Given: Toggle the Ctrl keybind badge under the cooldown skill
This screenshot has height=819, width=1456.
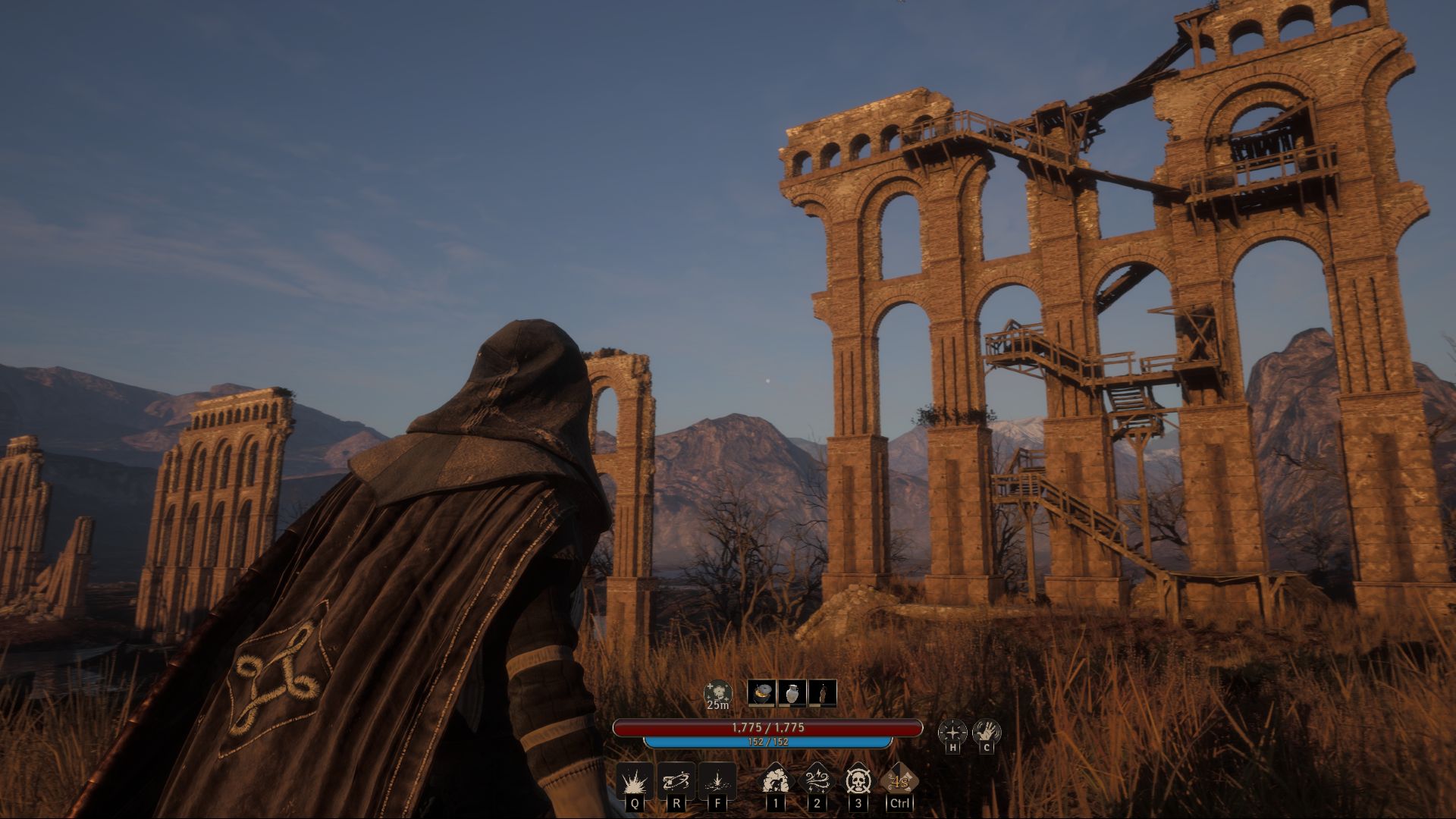Looking at the screenshot, I should click(899, 805).
